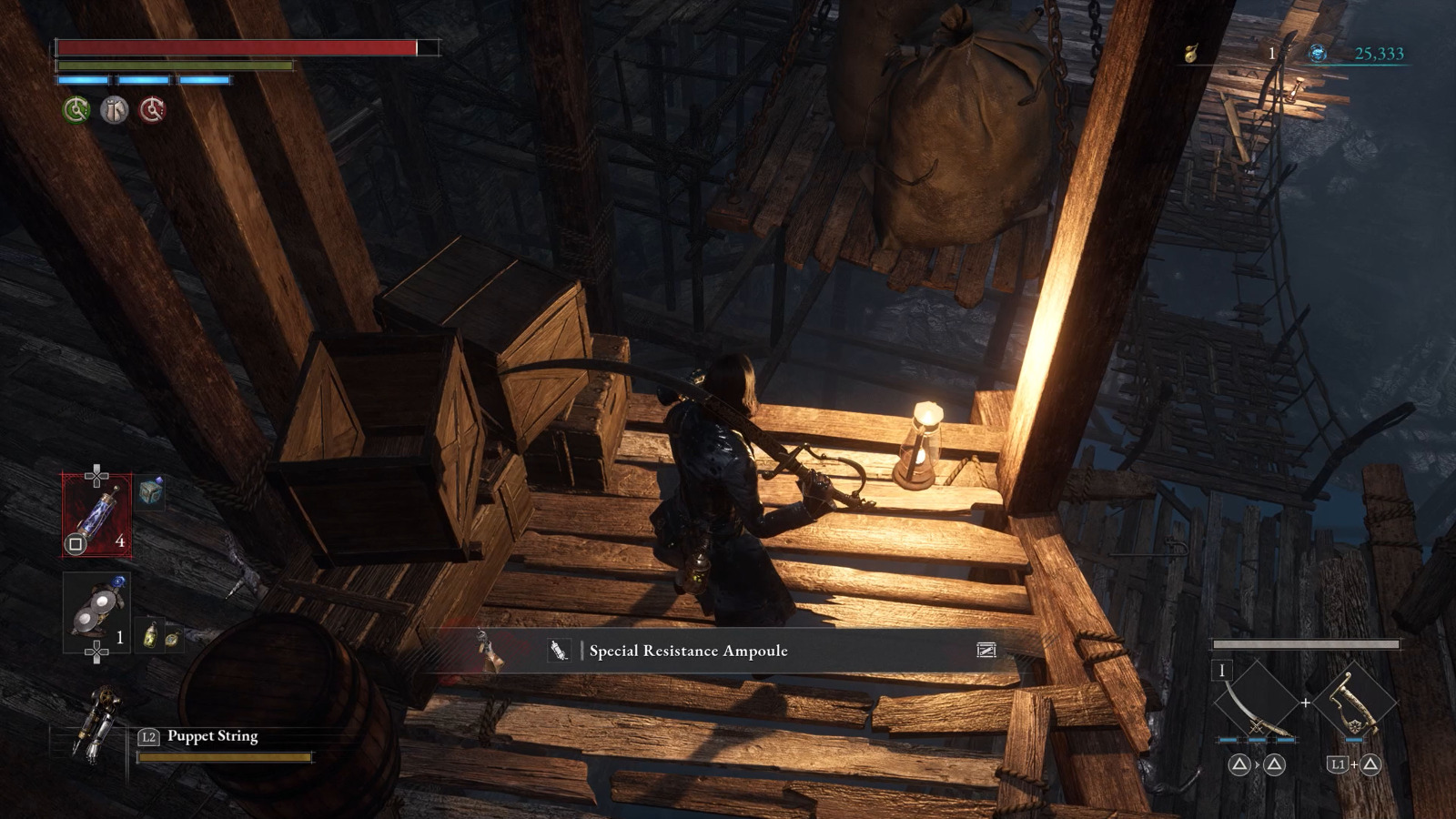
Task: Select the Puppet String legion arm icon
Action: click(96, 724)
